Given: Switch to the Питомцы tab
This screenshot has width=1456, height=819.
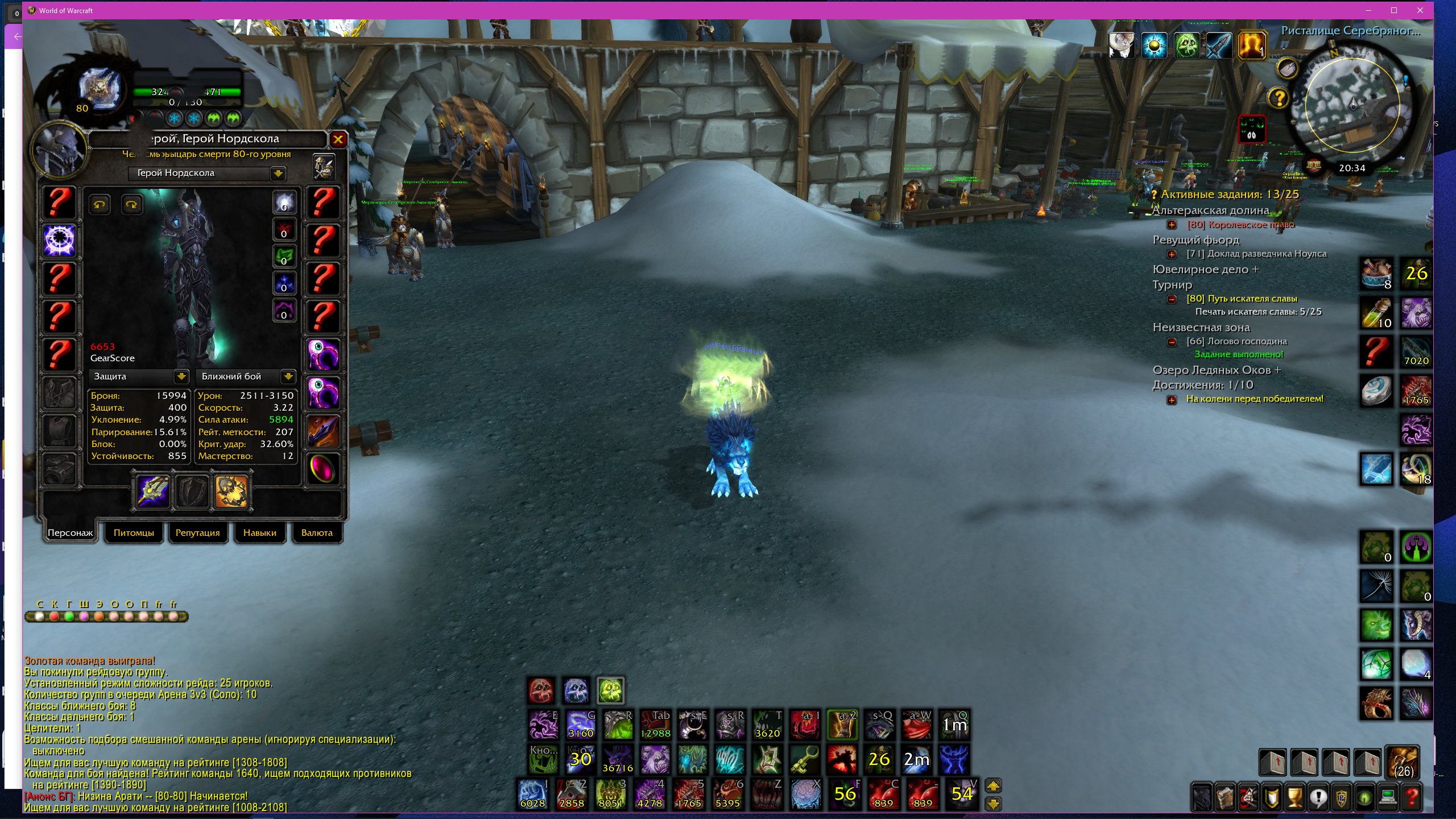Looking at the screenshot, I should coord(134,533).
